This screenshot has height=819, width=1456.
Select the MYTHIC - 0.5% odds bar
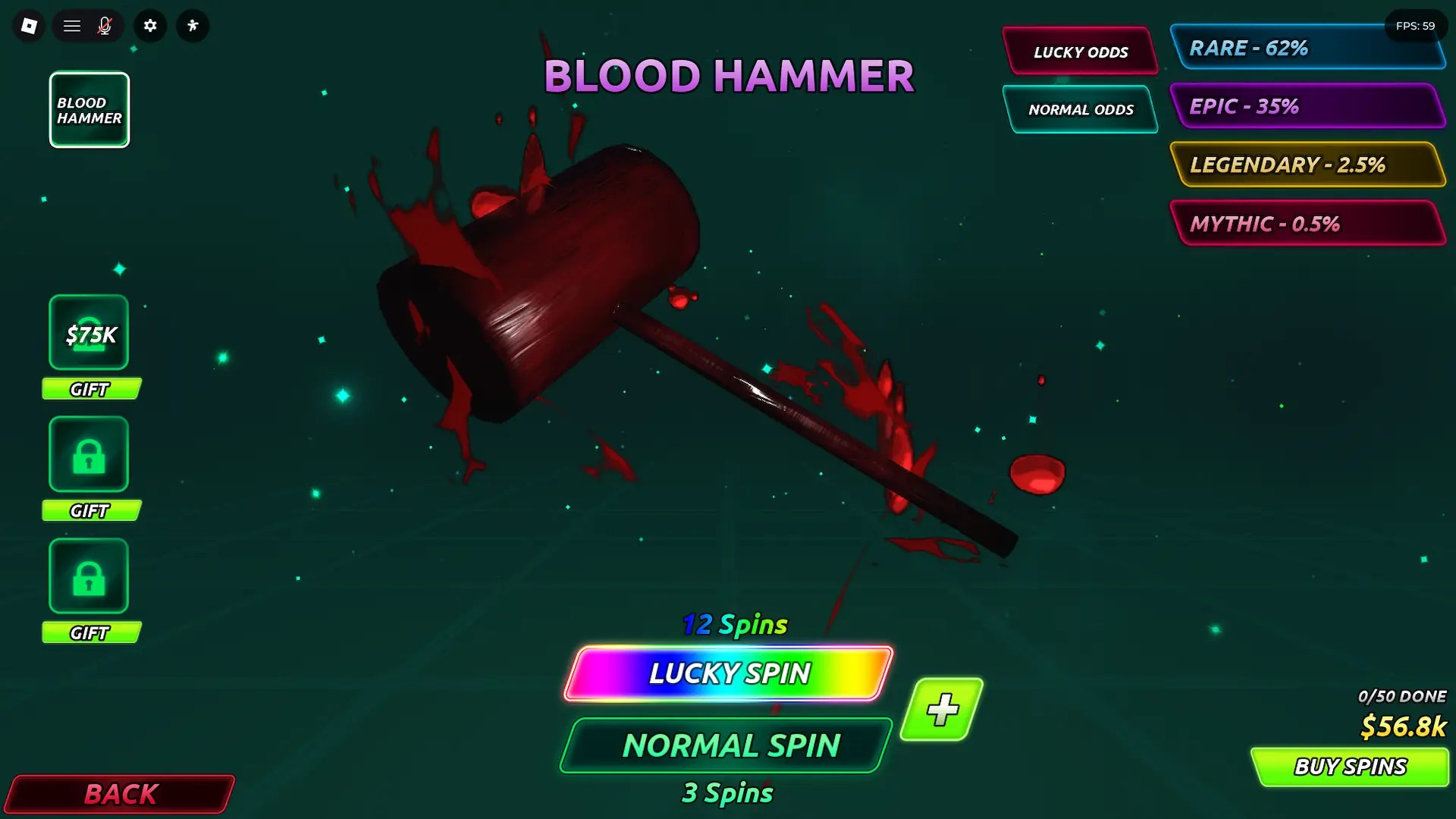[x=1308, y=223]
